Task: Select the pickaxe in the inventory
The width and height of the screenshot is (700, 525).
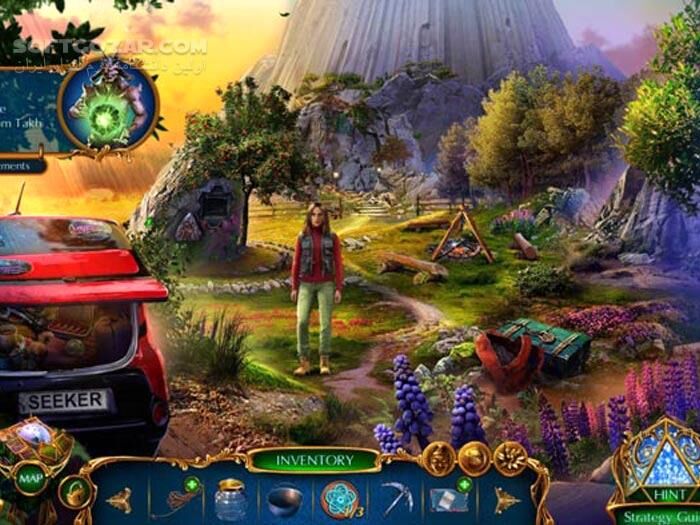Action: 396,498
